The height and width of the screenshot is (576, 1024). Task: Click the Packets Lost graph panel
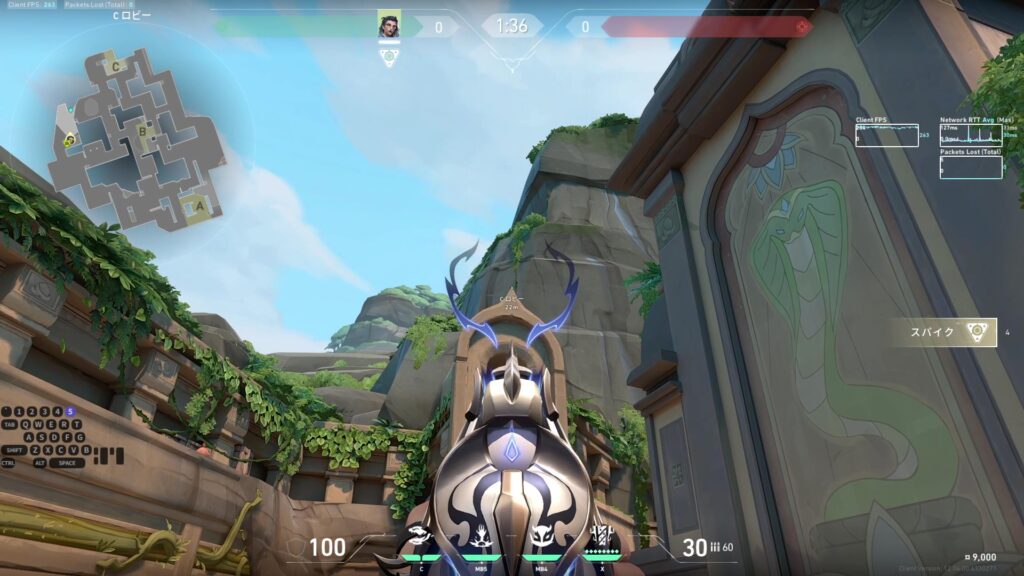click(x=971, y=167)
